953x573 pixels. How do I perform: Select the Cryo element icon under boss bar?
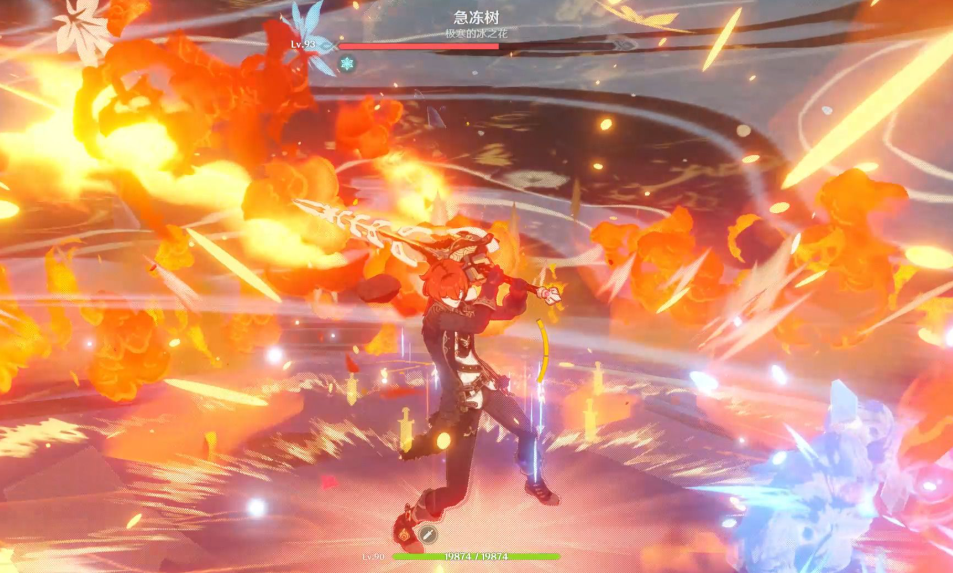pyautogui.click(x=347, y=65)
